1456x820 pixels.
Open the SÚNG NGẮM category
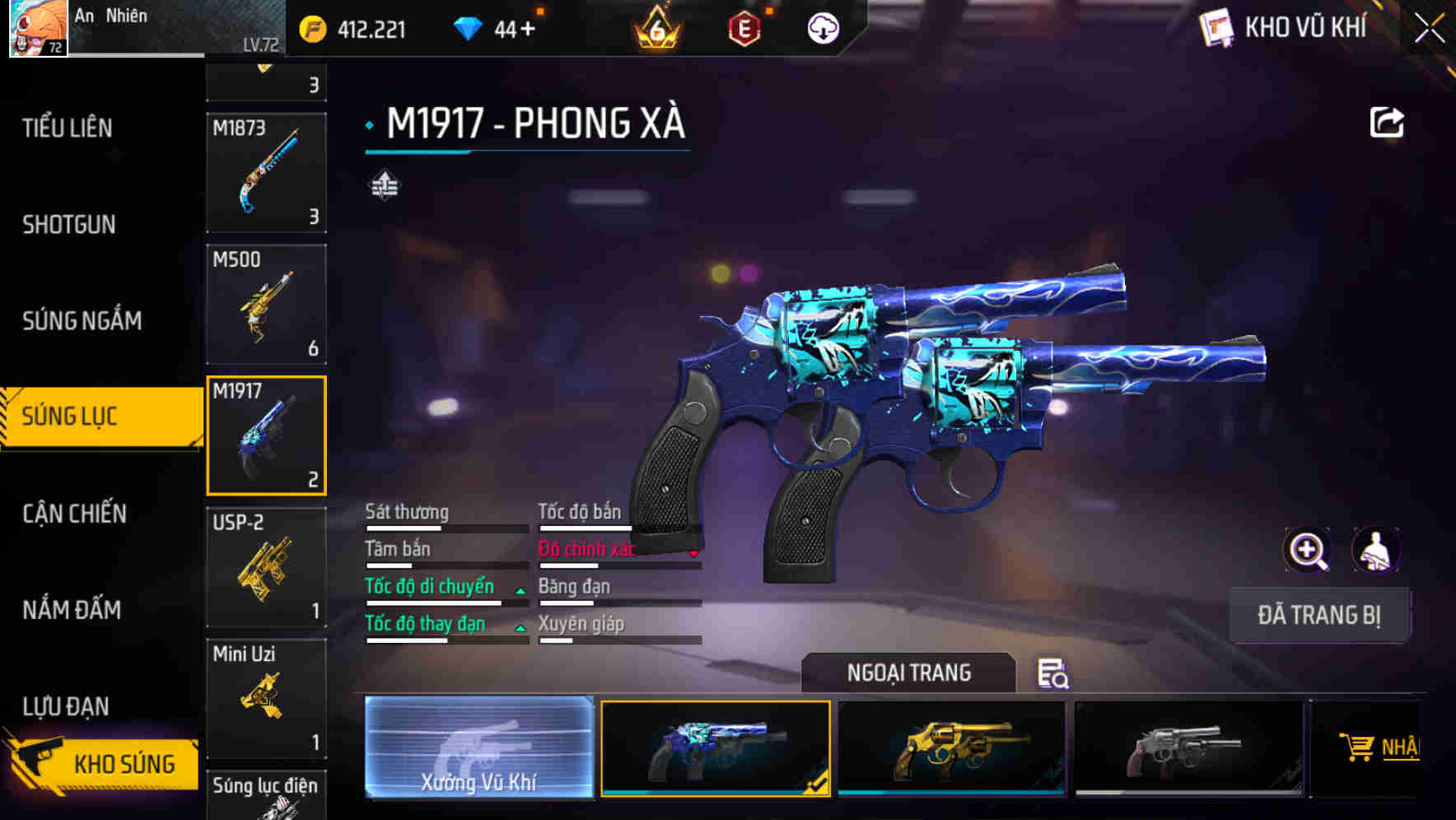pyautogui.click(x=82, y=321)
